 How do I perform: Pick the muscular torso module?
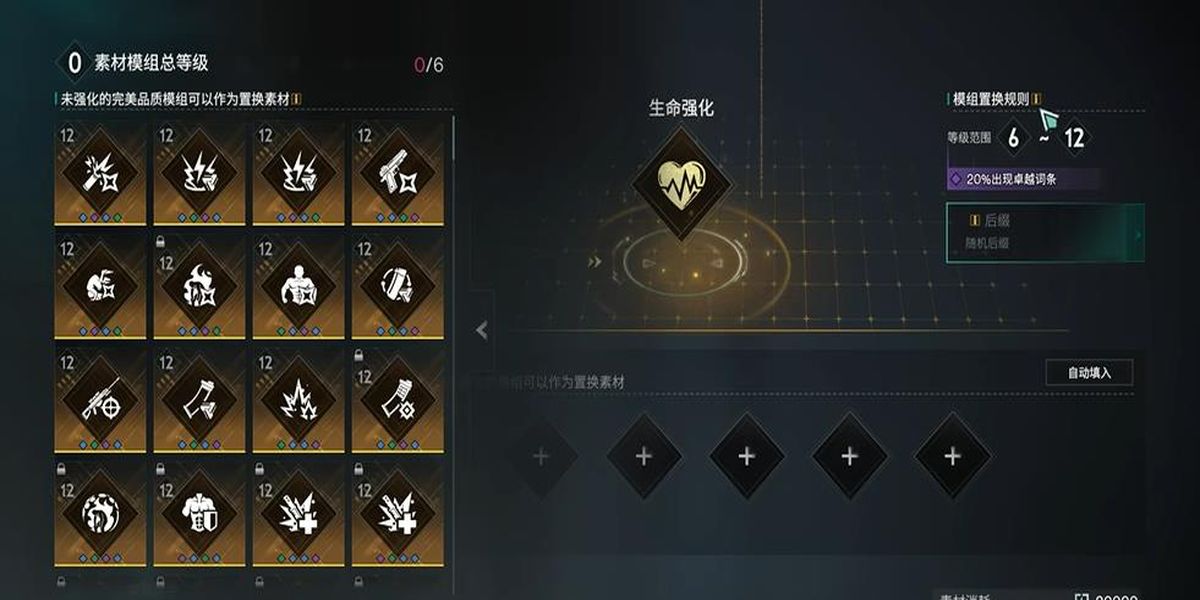pyautogui.click(x=299, y=286)
